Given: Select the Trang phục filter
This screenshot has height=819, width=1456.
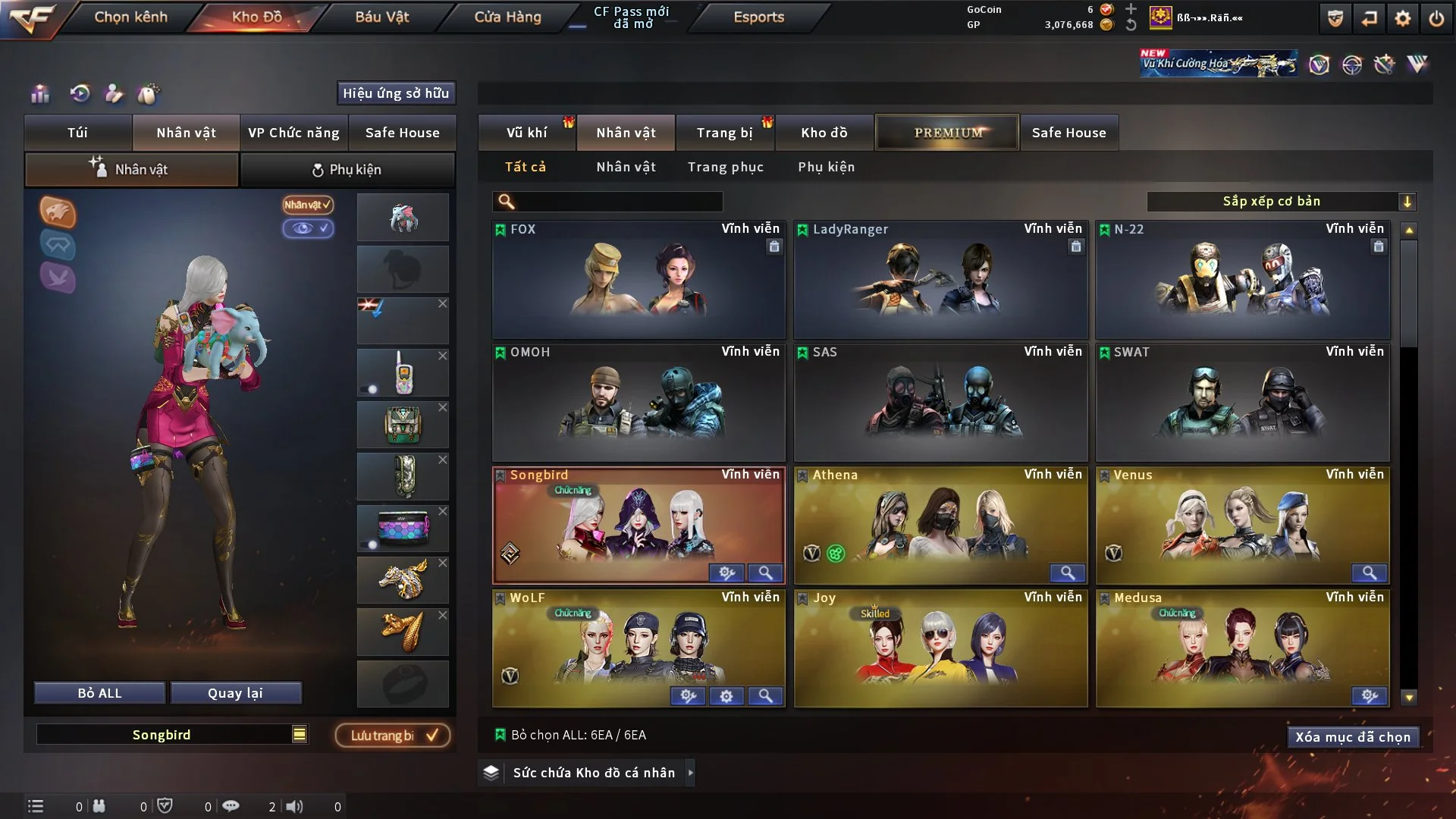Looking at the screenshot, I should pyautogui.click(x=725, y=167).
